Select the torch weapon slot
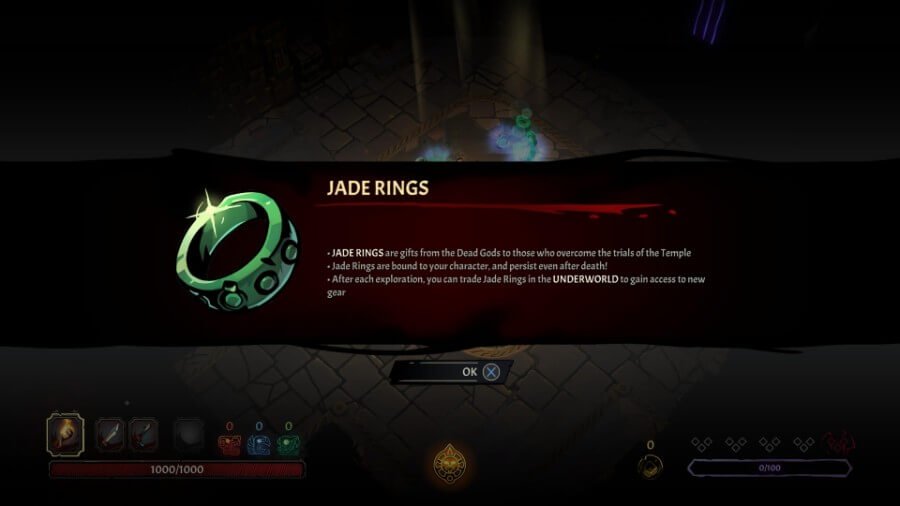Image resolution: width=900 pixels, height=506 pixels. [65, 435]
